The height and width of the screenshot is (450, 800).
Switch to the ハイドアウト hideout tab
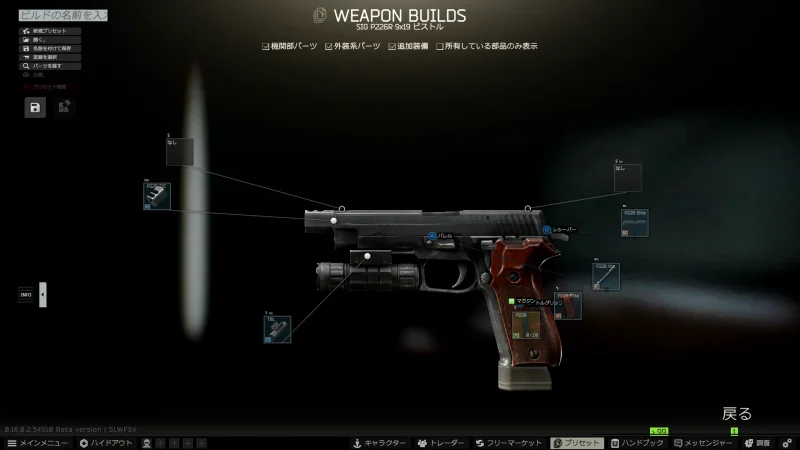[106, 443]
